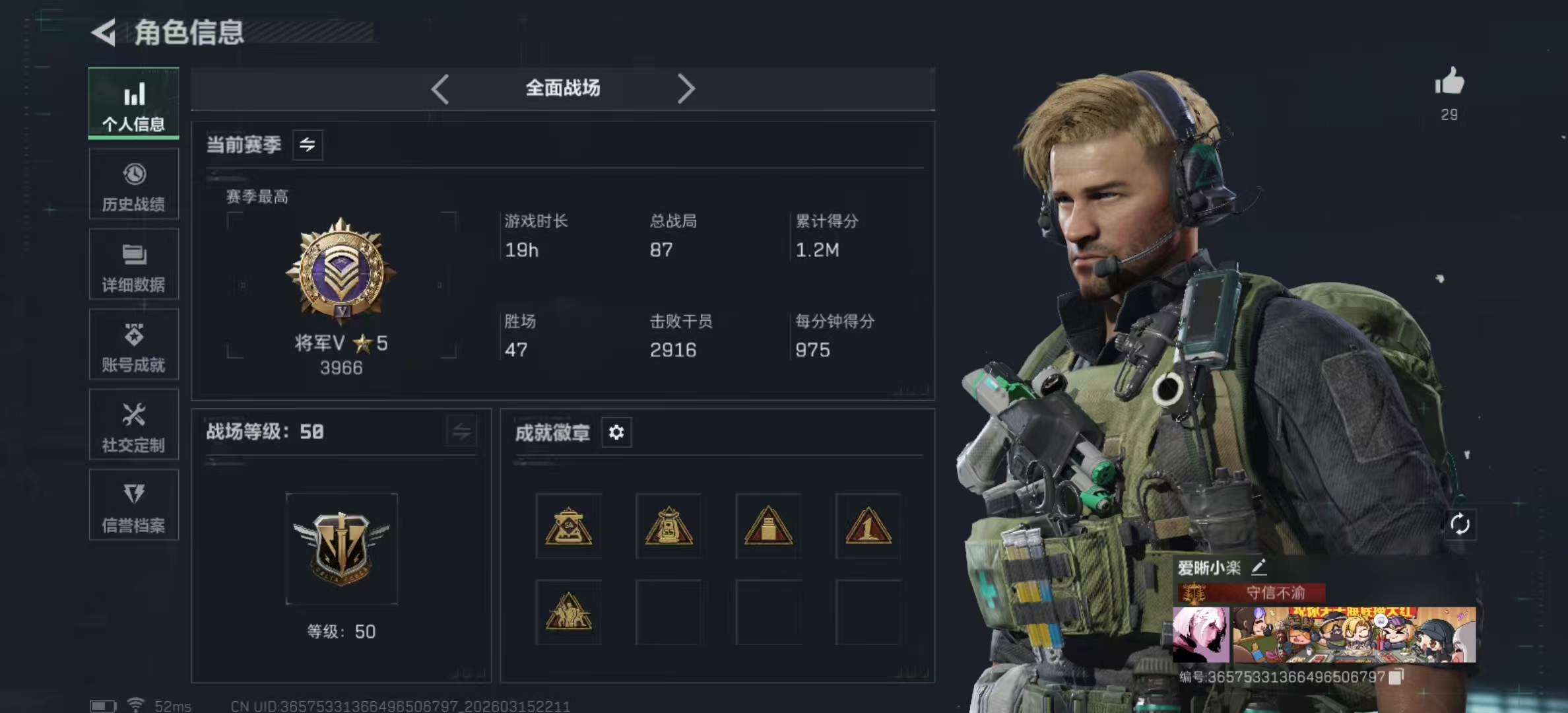Copy the player ID number

tap(1396, 677)
